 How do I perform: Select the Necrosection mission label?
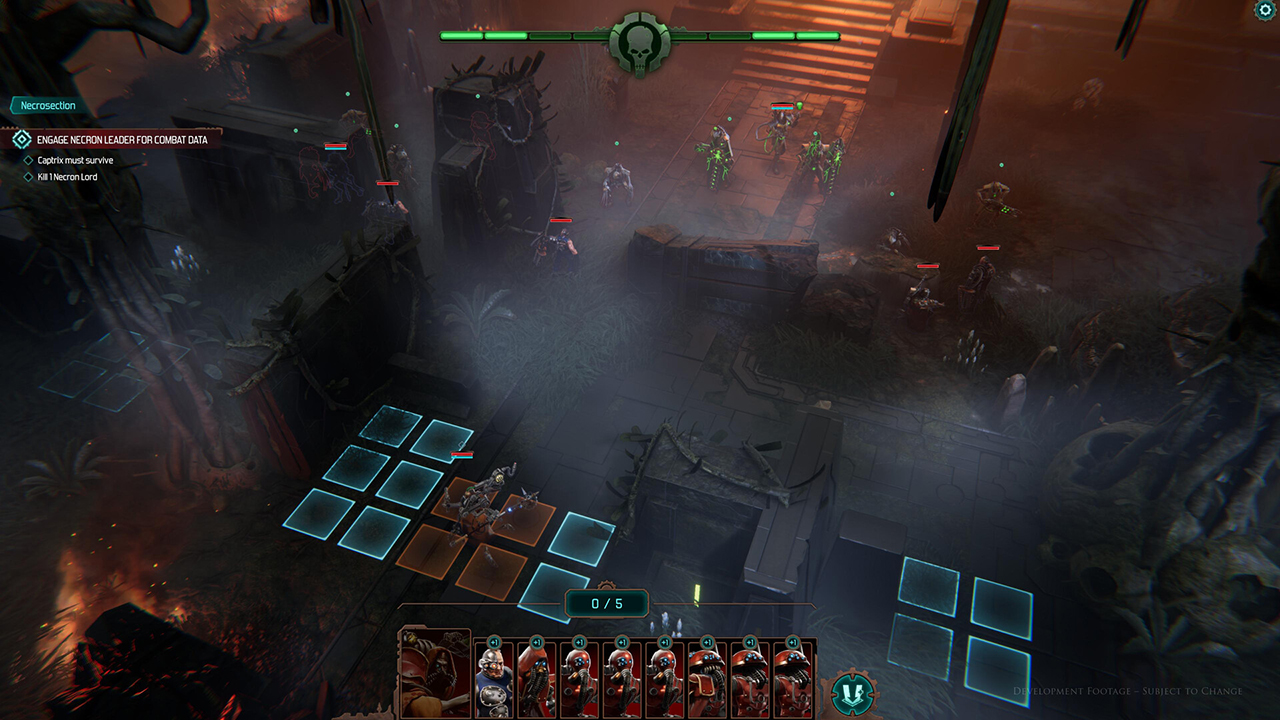click(48, 106)
